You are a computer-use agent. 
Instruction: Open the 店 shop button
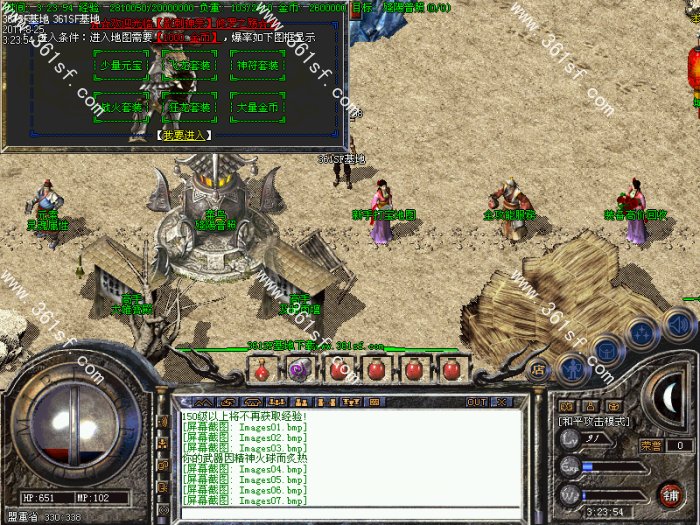pos(538,368)
